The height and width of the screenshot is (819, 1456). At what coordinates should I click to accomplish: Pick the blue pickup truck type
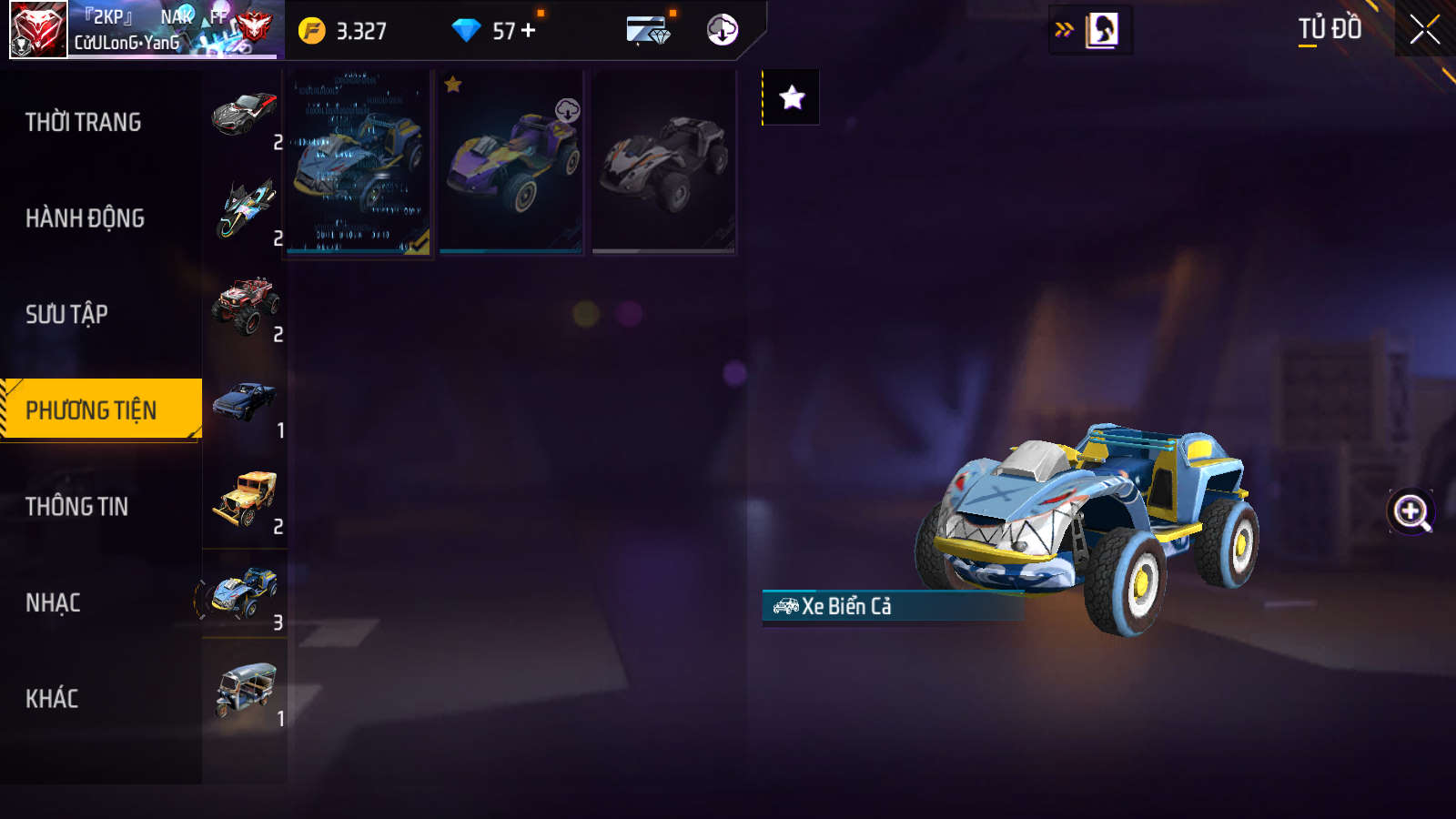[x=244, y=403]
